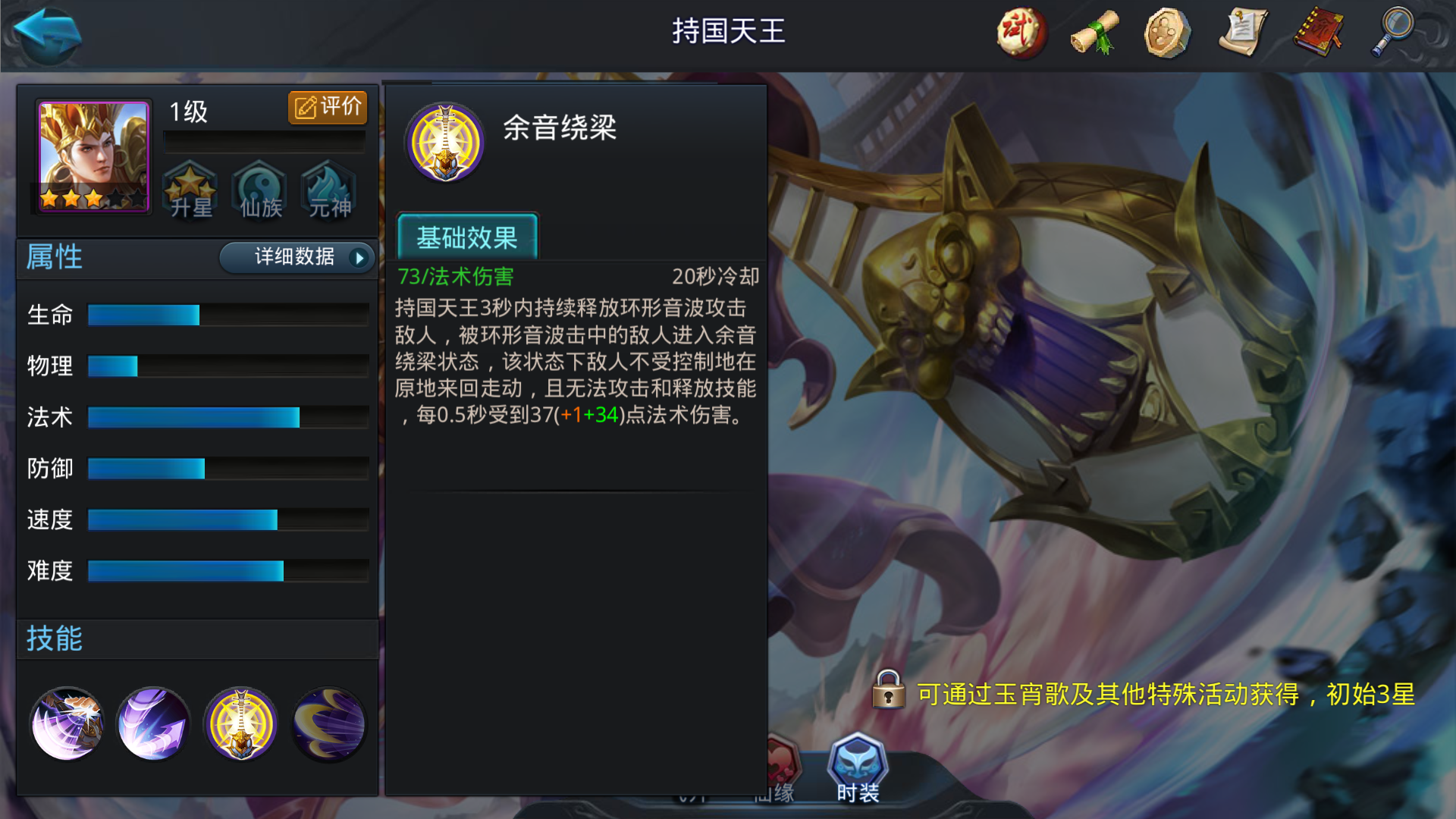Open the 仙族 yin-yang icon
1456x819 pixels.
tap(259, 191)
